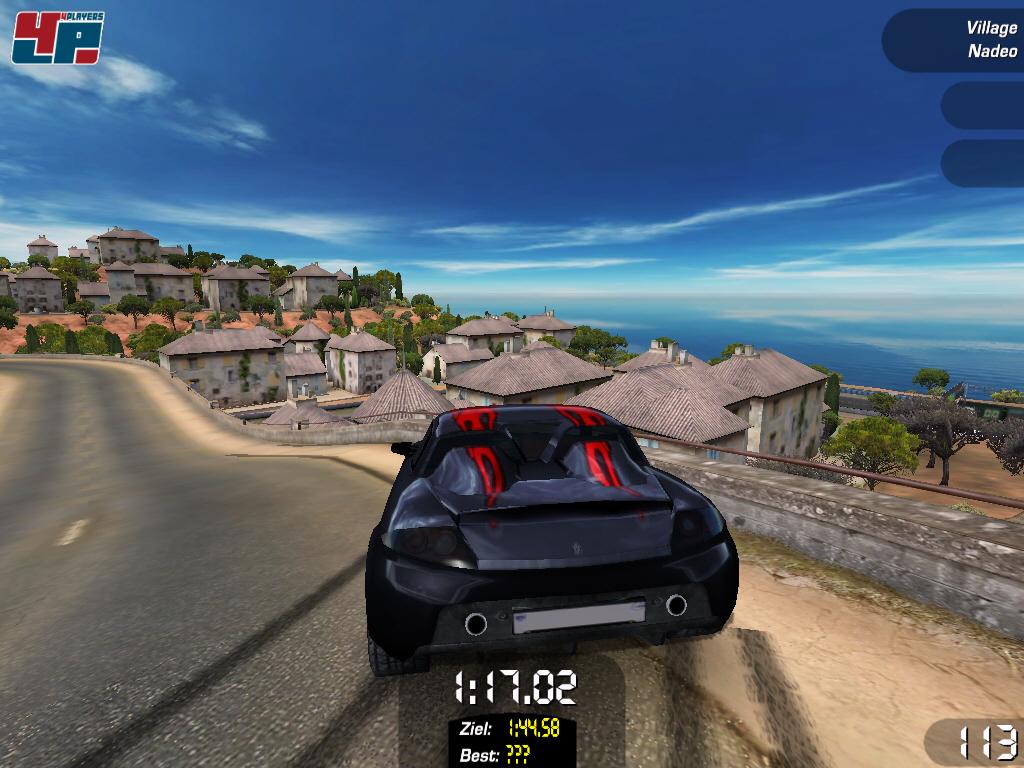The height and width of the screenshot is (768, 1024).
Task: Click the 4Players logo watermark
Action: click(57, 37)
